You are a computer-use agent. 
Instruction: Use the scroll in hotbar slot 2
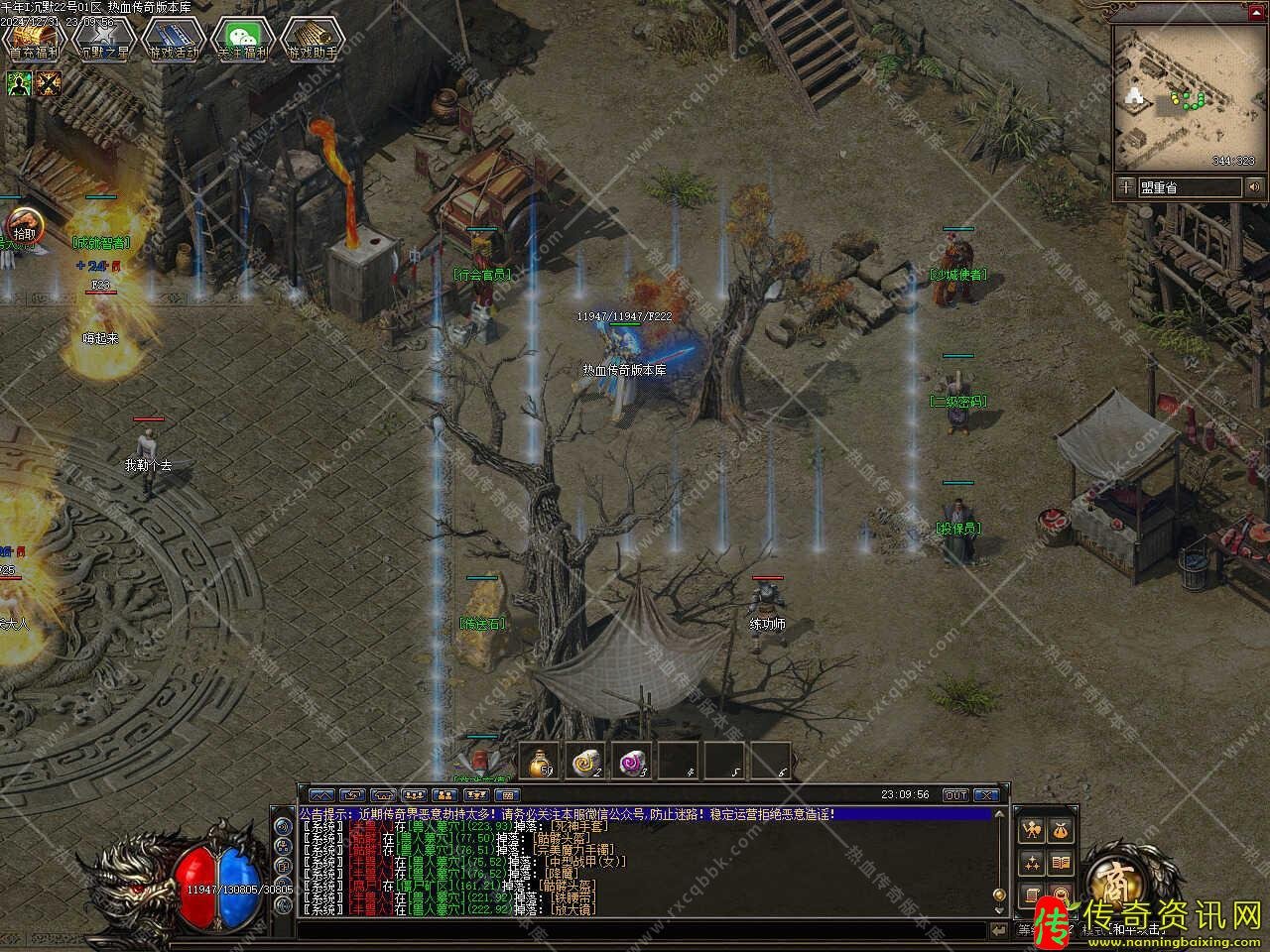pos(585,762)
